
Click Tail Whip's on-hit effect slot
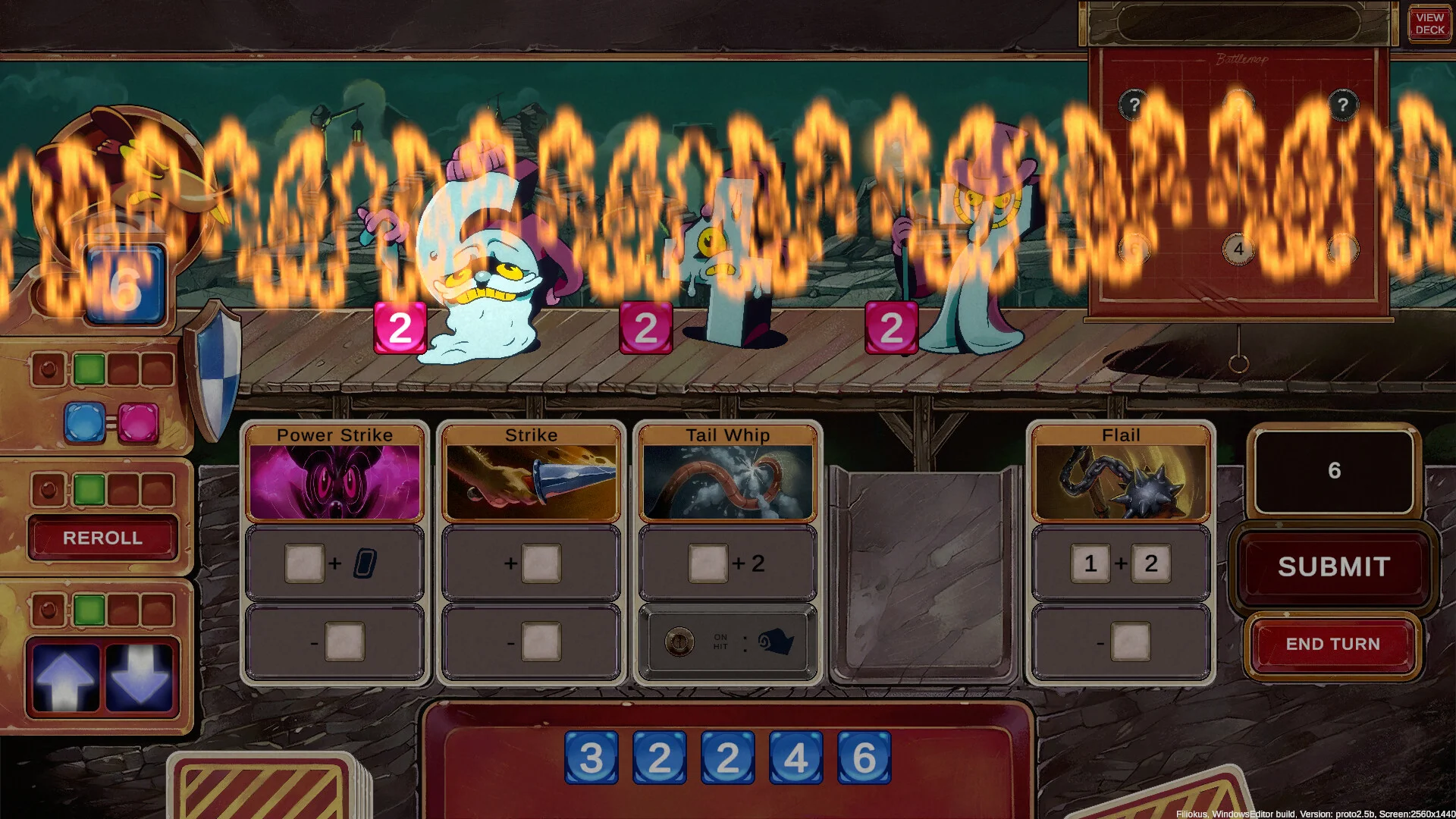pyautogui.click(x=727, y=643)
